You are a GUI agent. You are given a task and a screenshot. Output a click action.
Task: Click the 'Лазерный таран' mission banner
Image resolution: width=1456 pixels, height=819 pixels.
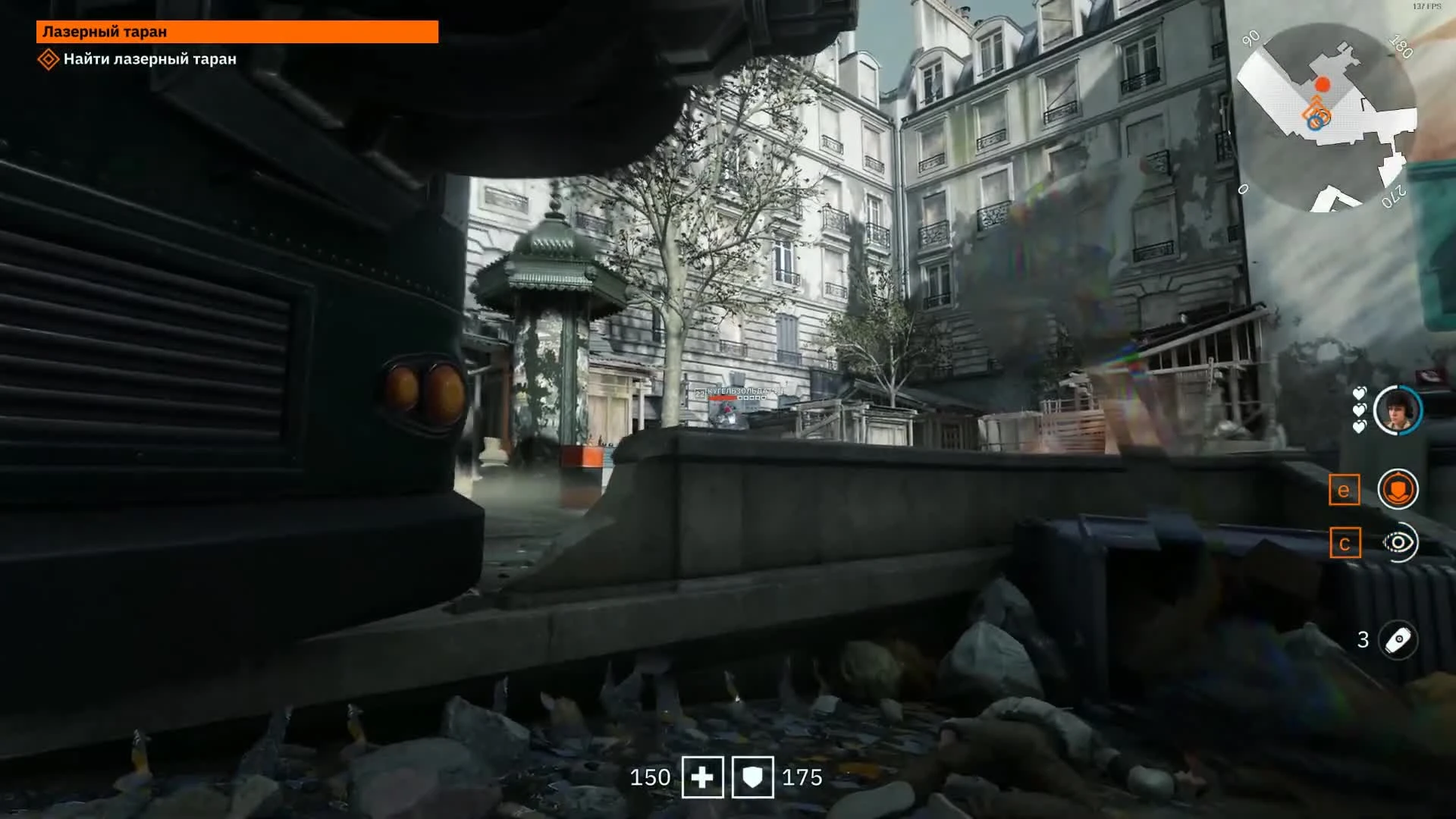[238, 33]
